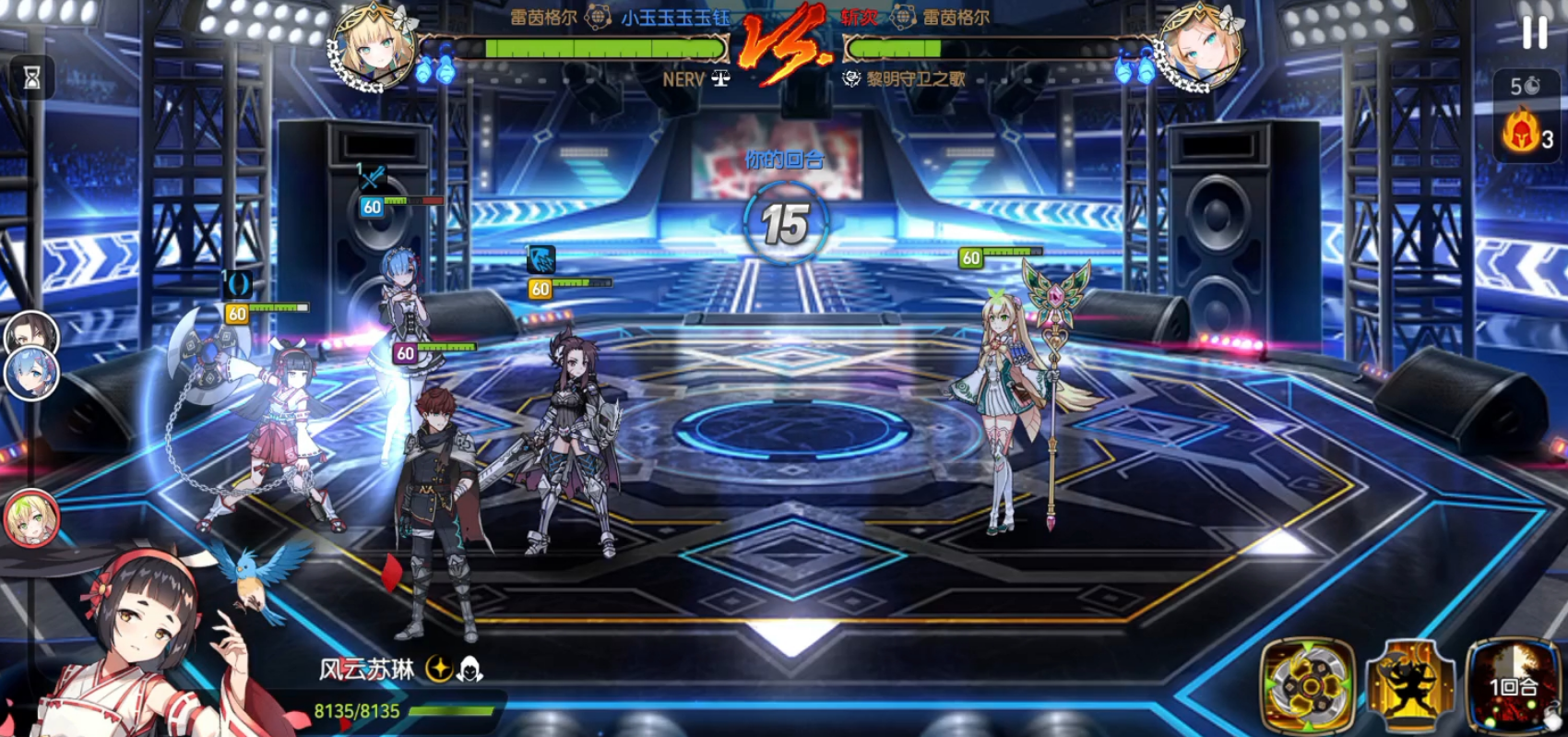Inspect the claw buff above the knight
The image size is (1568, 737).
coord(541,260)
